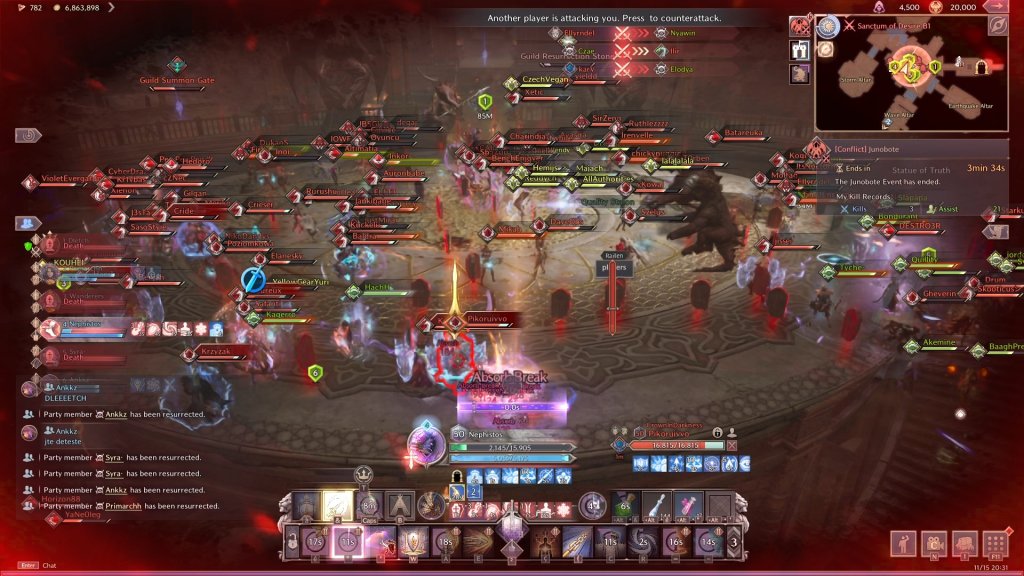Open the character emote figure button

[x=904, y=545]
